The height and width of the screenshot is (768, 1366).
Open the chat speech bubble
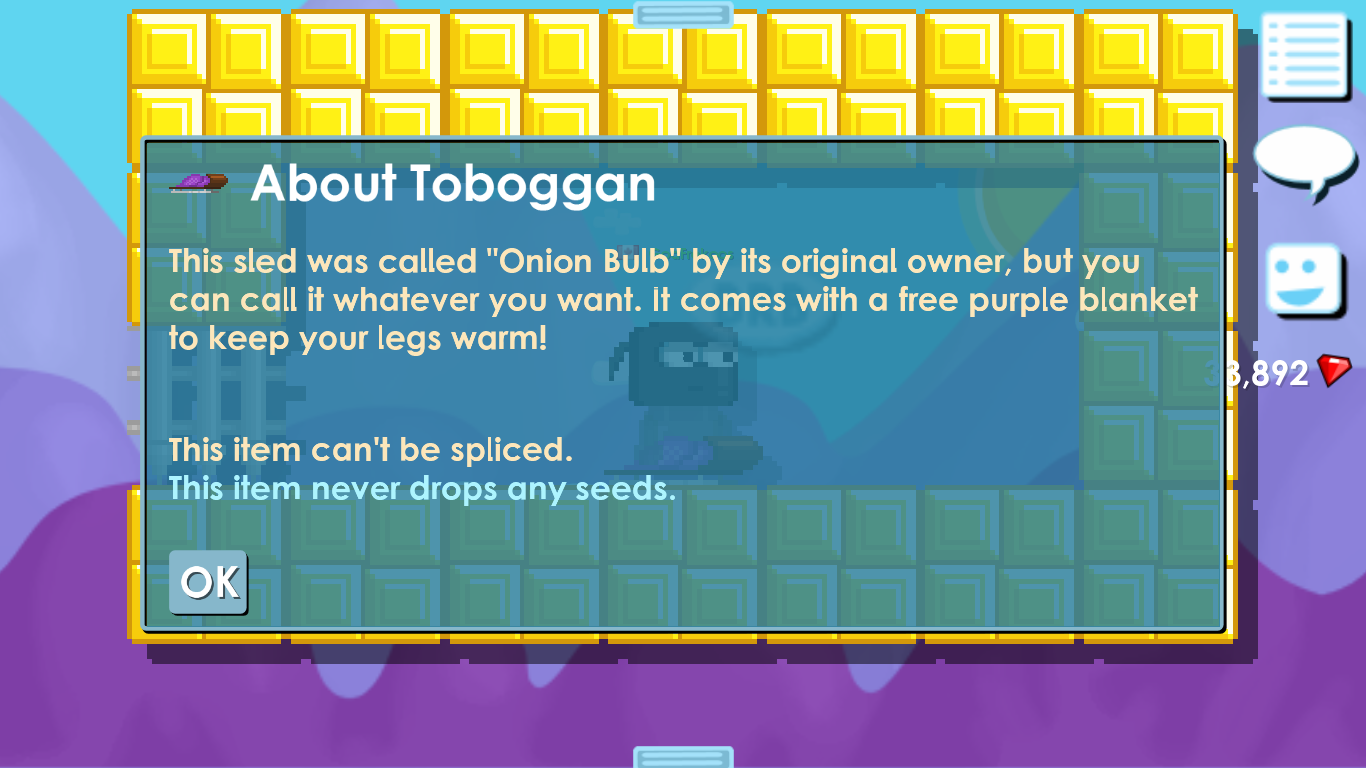pos(1304,162)
